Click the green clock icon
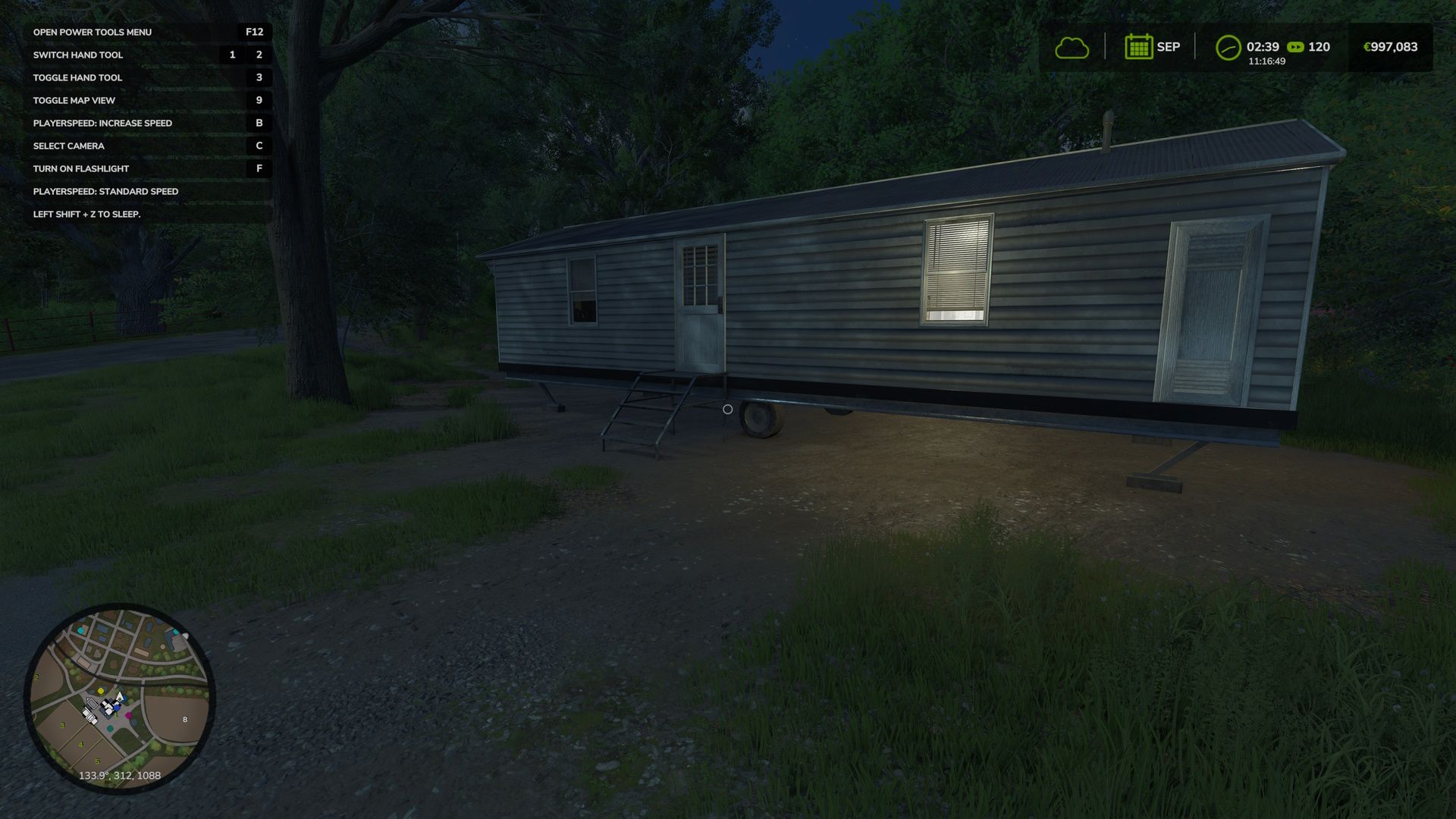Screen dimensions: 1456x819 pos(1228,48)
